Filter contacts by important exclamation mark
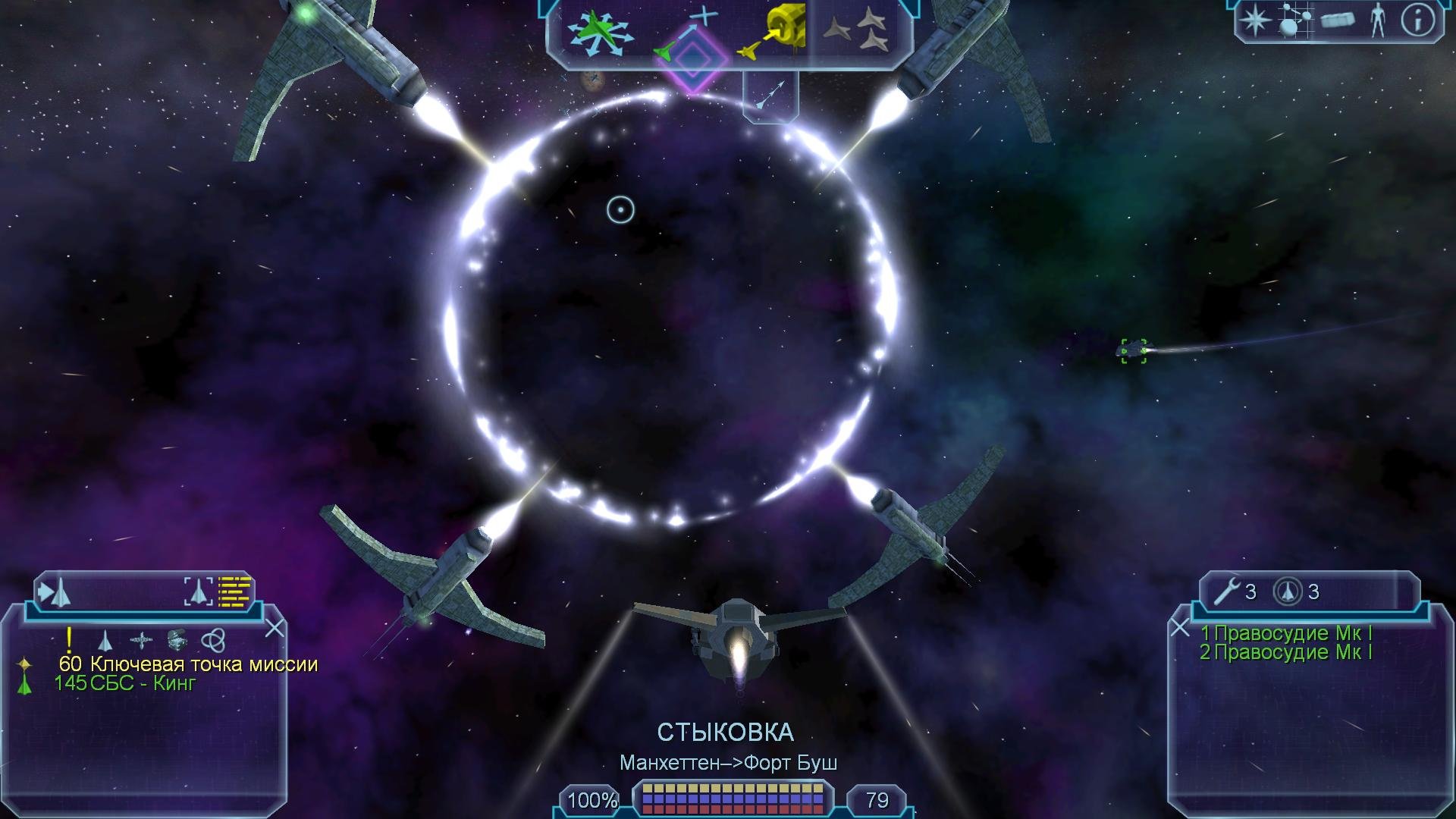1456x819 pixels. [69, 640]
